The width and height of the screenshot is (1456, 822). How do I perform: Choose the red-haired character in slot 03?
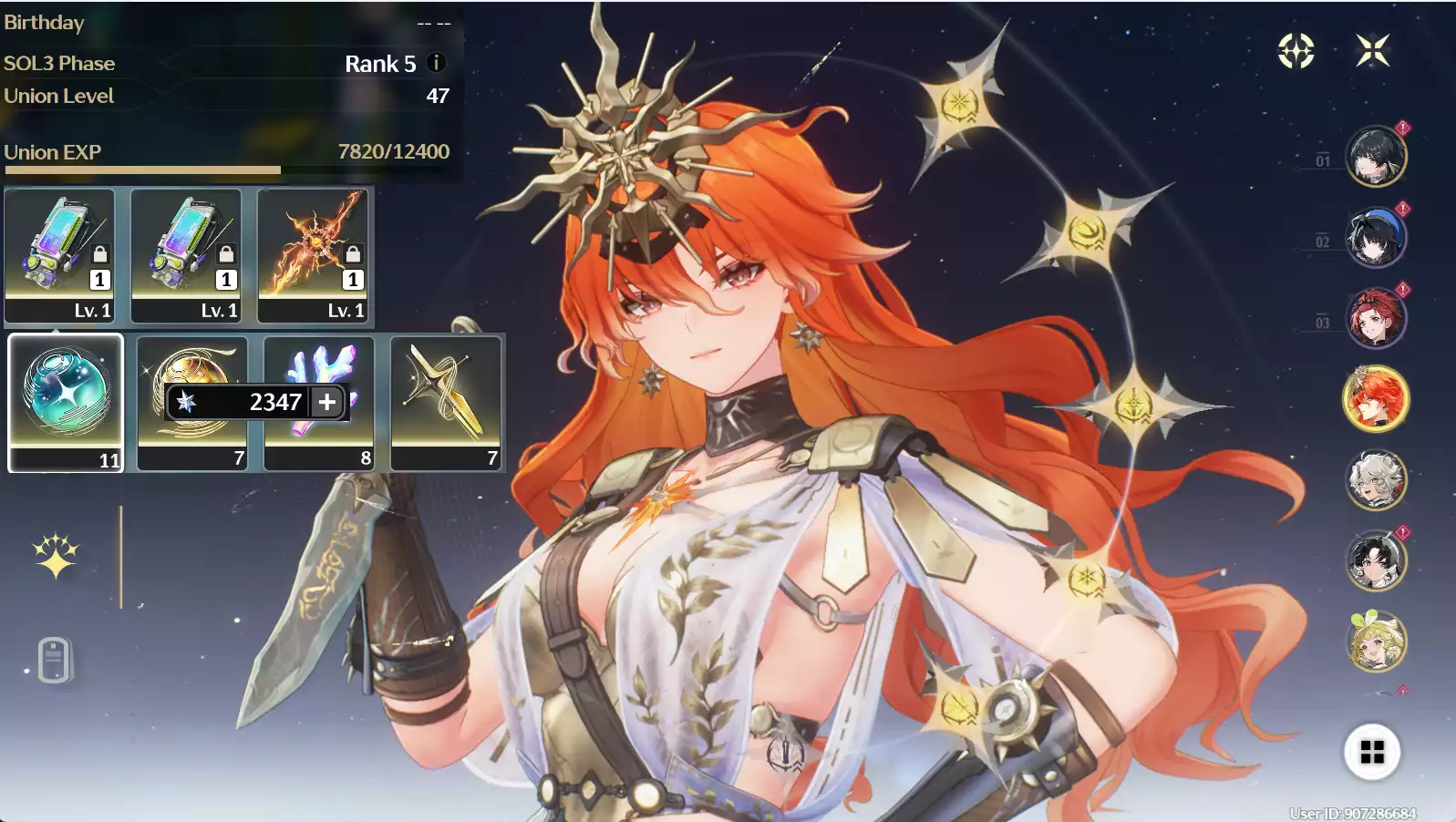click(x=1376, y=318)
